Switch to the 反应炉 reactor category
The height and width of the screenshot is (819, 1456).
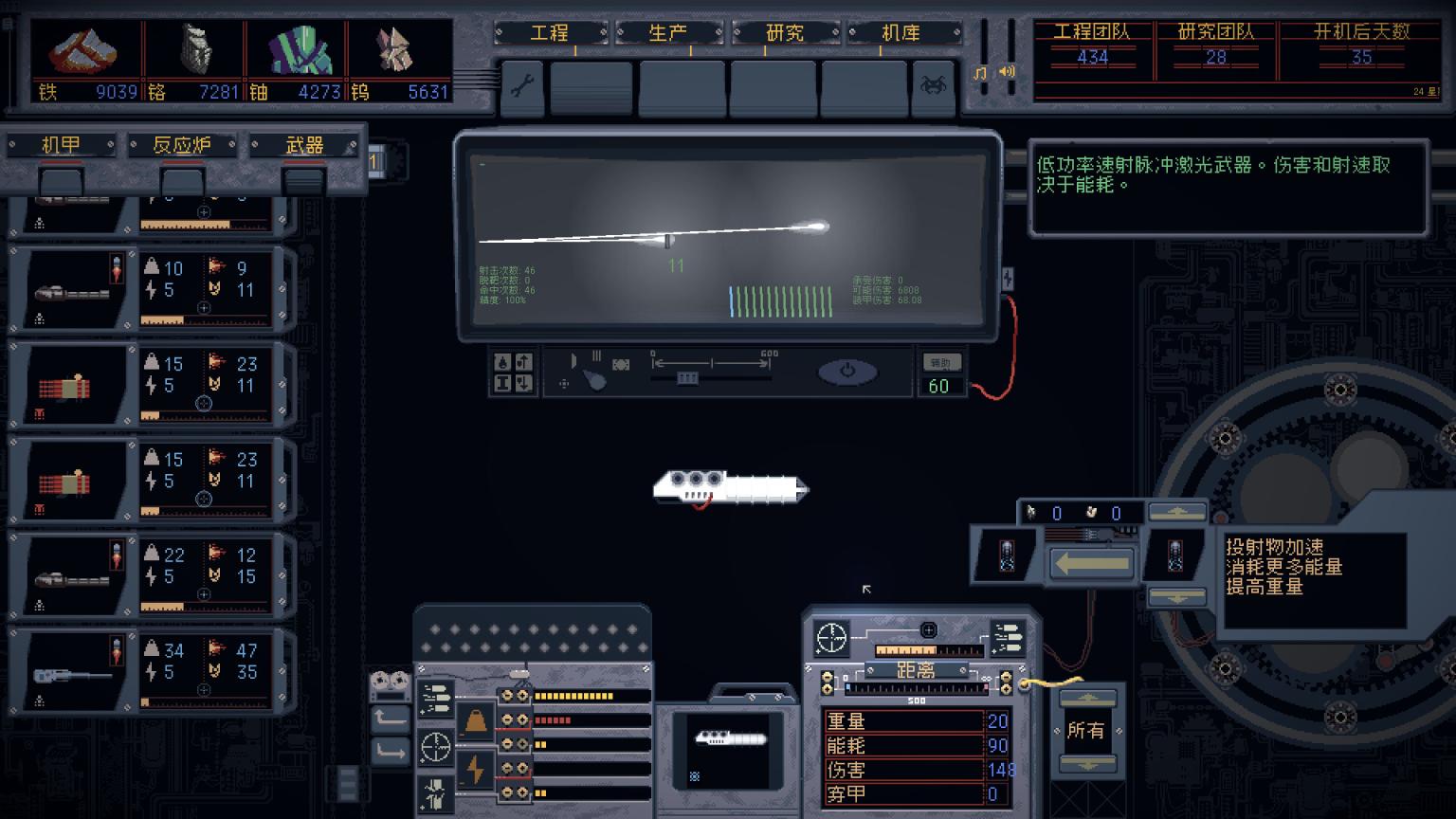(182, 145)
